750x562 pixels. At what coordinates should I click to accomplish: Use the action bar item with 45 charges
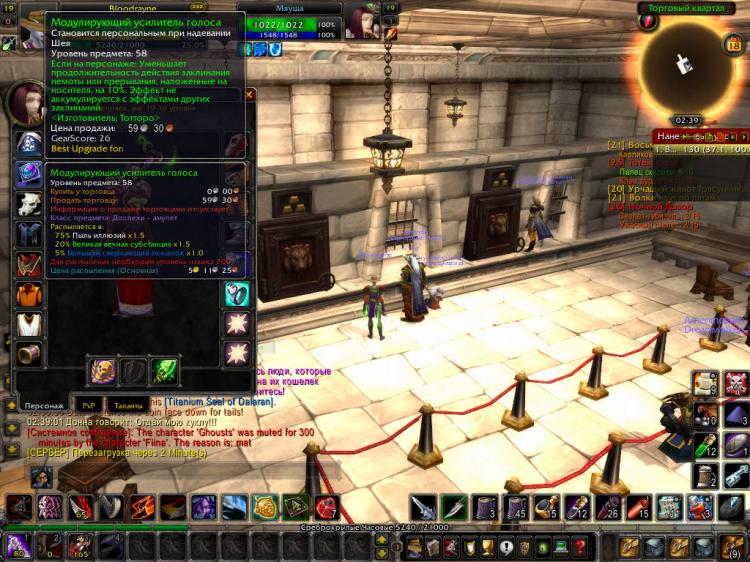514,508
